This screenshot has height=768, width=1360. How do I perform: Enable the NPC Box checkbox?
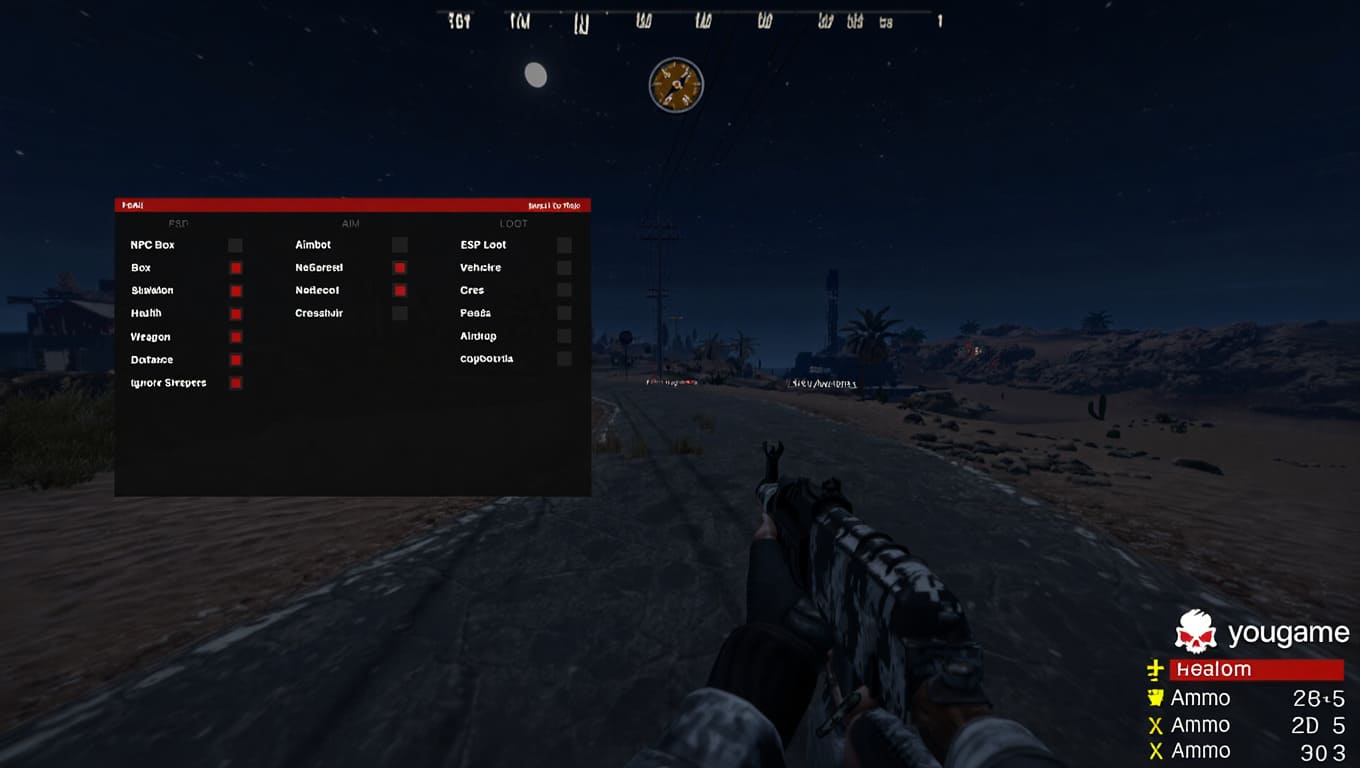tap(235, 245)
